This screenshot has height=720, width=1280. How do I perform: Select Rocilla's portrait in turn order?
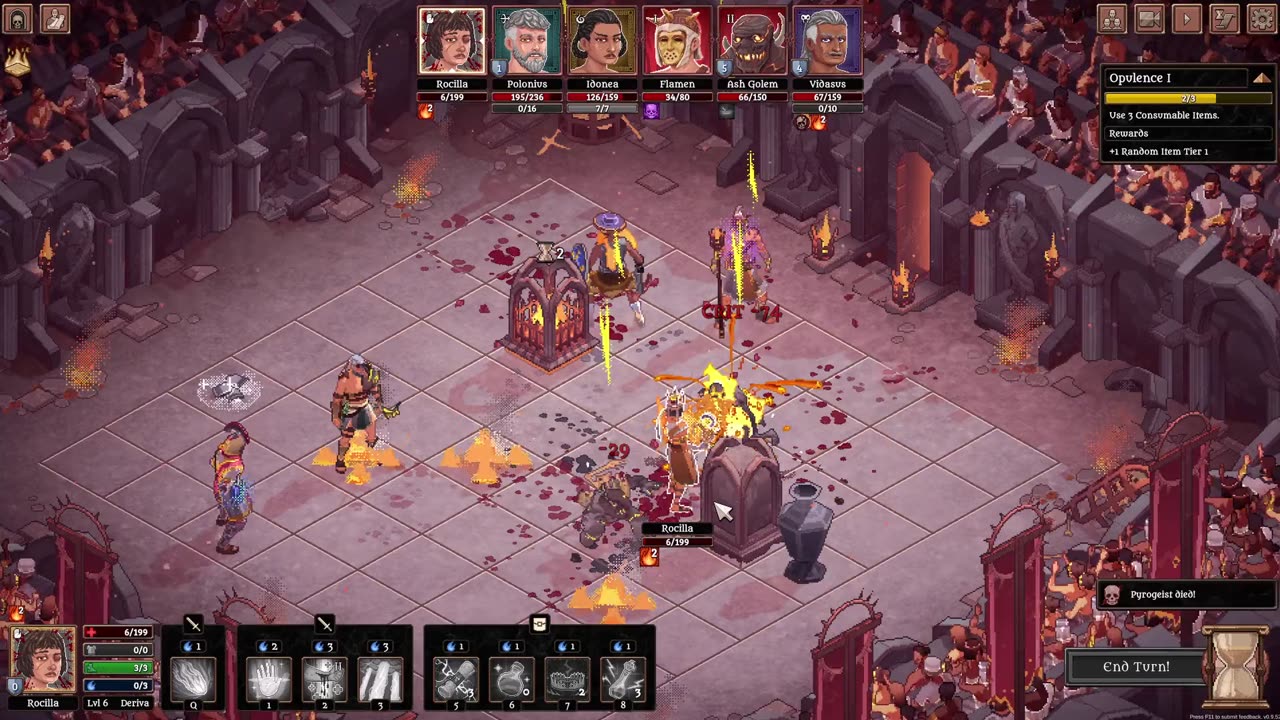click(452, 42)
